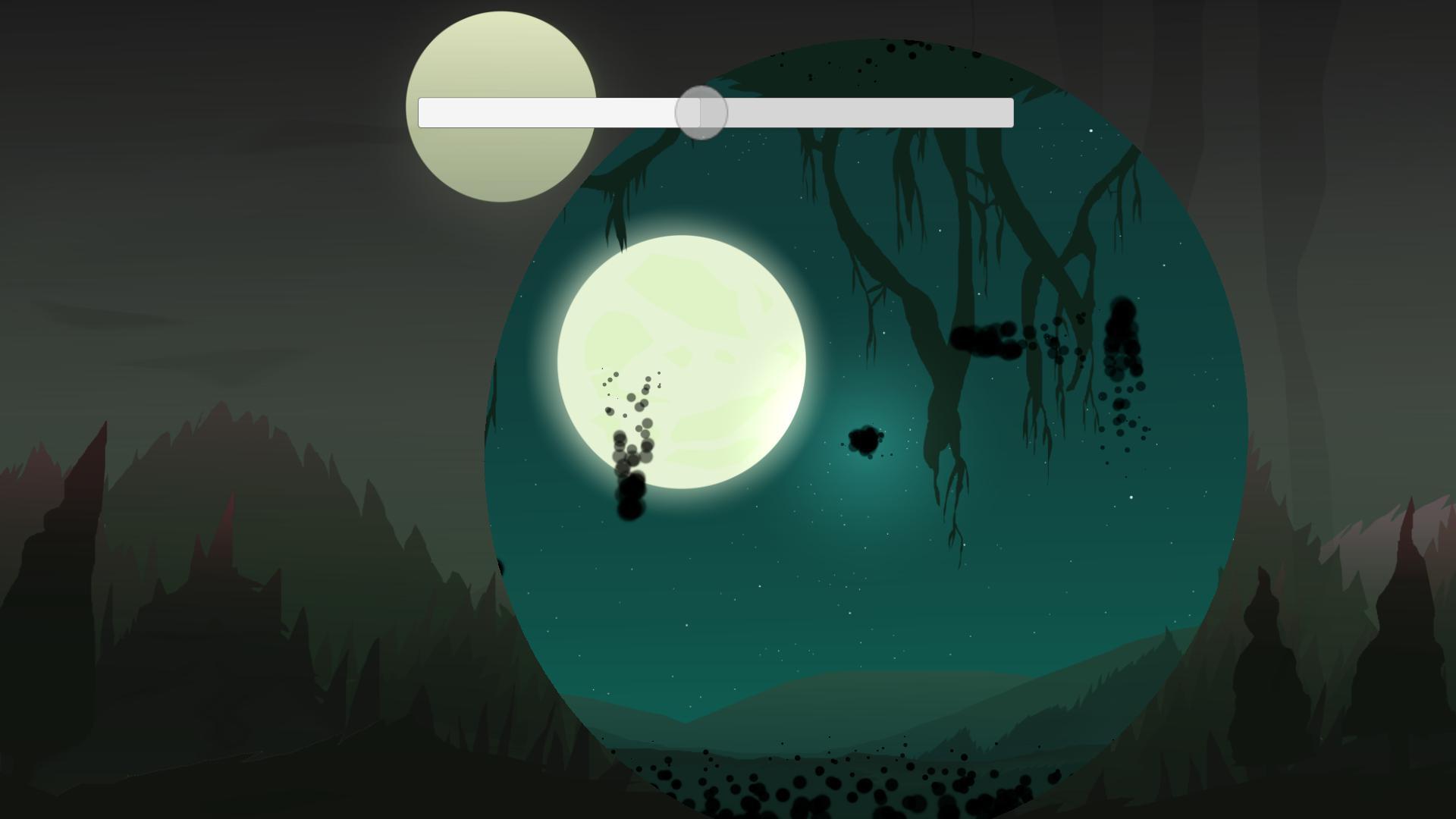Click the large ink cluster on the right branches
The height and width of the screenshot is (819, 1456).
click(x=986, y=341)
